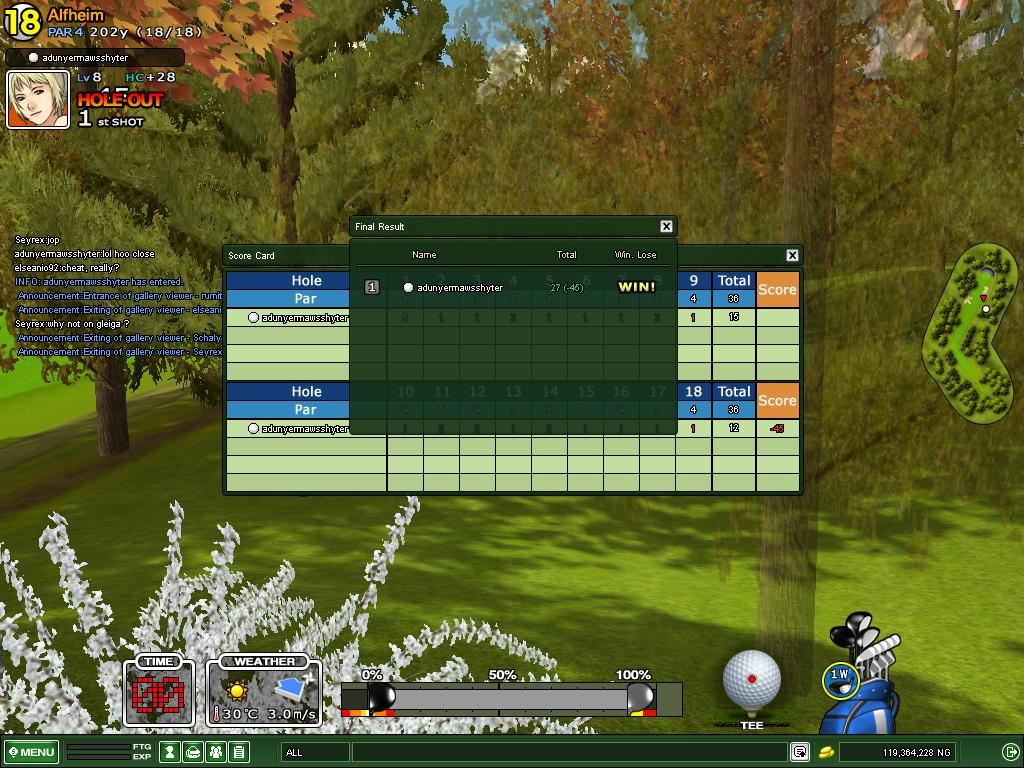
Task: Click the exit arrow icon in the bottom corner
Action: point(1010,752)
